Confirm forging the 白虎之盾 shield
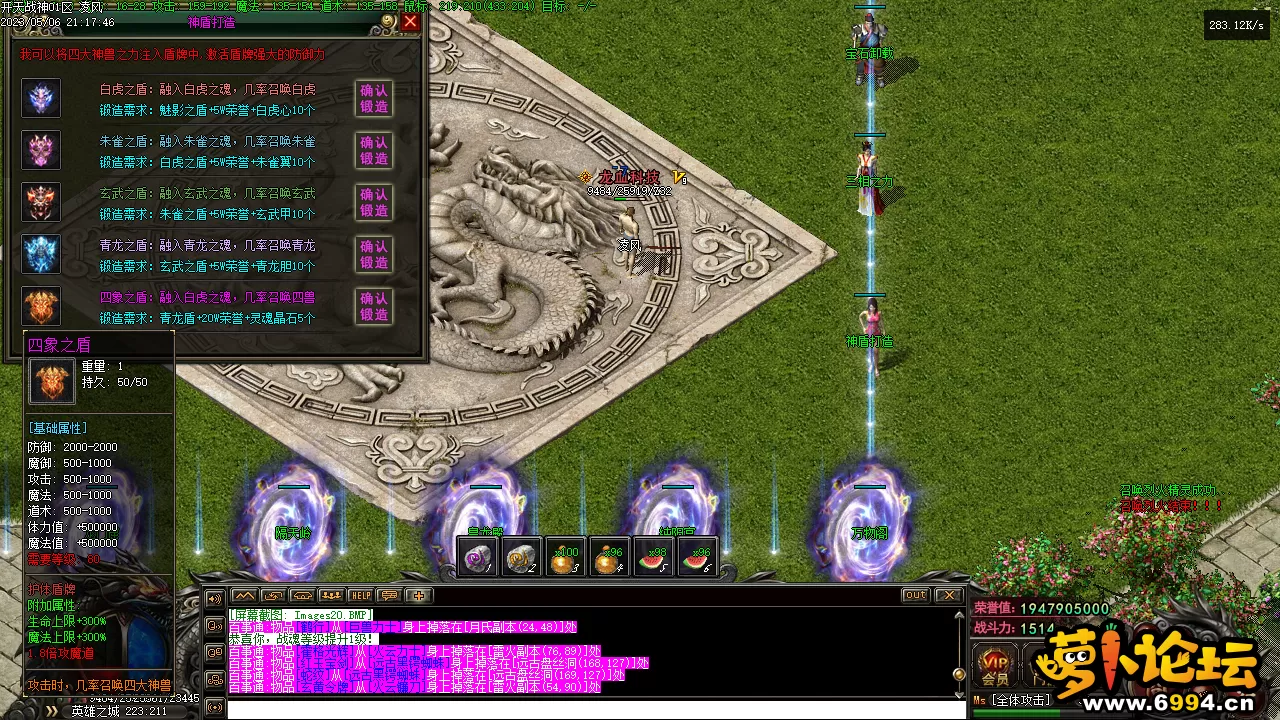1280x720 pixels. 374,98
